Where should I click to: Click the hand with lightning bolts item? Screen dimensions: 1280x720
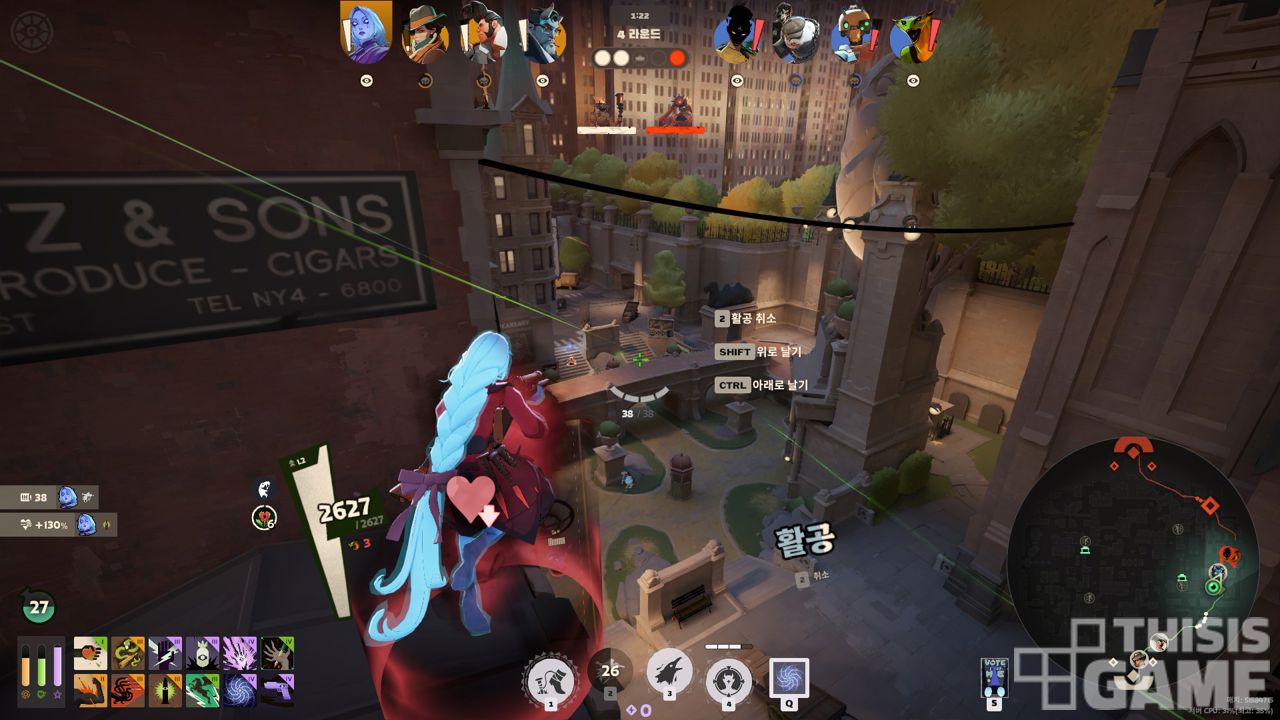click(x=165, y=653)
